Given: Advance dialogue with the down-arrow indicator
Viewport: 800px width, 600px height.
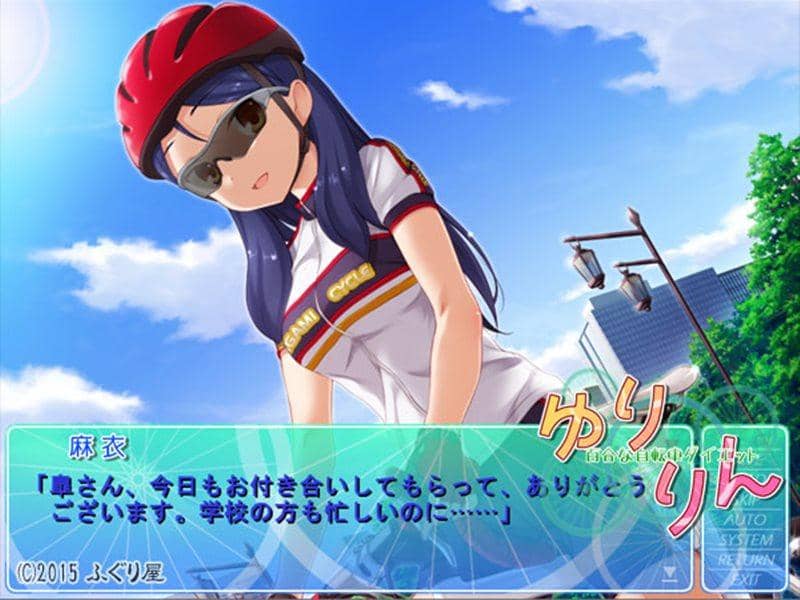Looking at the screenshot, I should click(670, 574).
